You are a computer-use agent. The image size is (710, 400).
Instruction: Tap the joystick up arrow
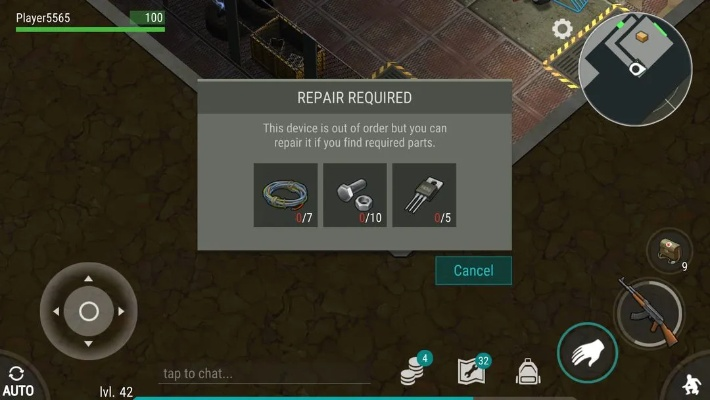[88, 279]
